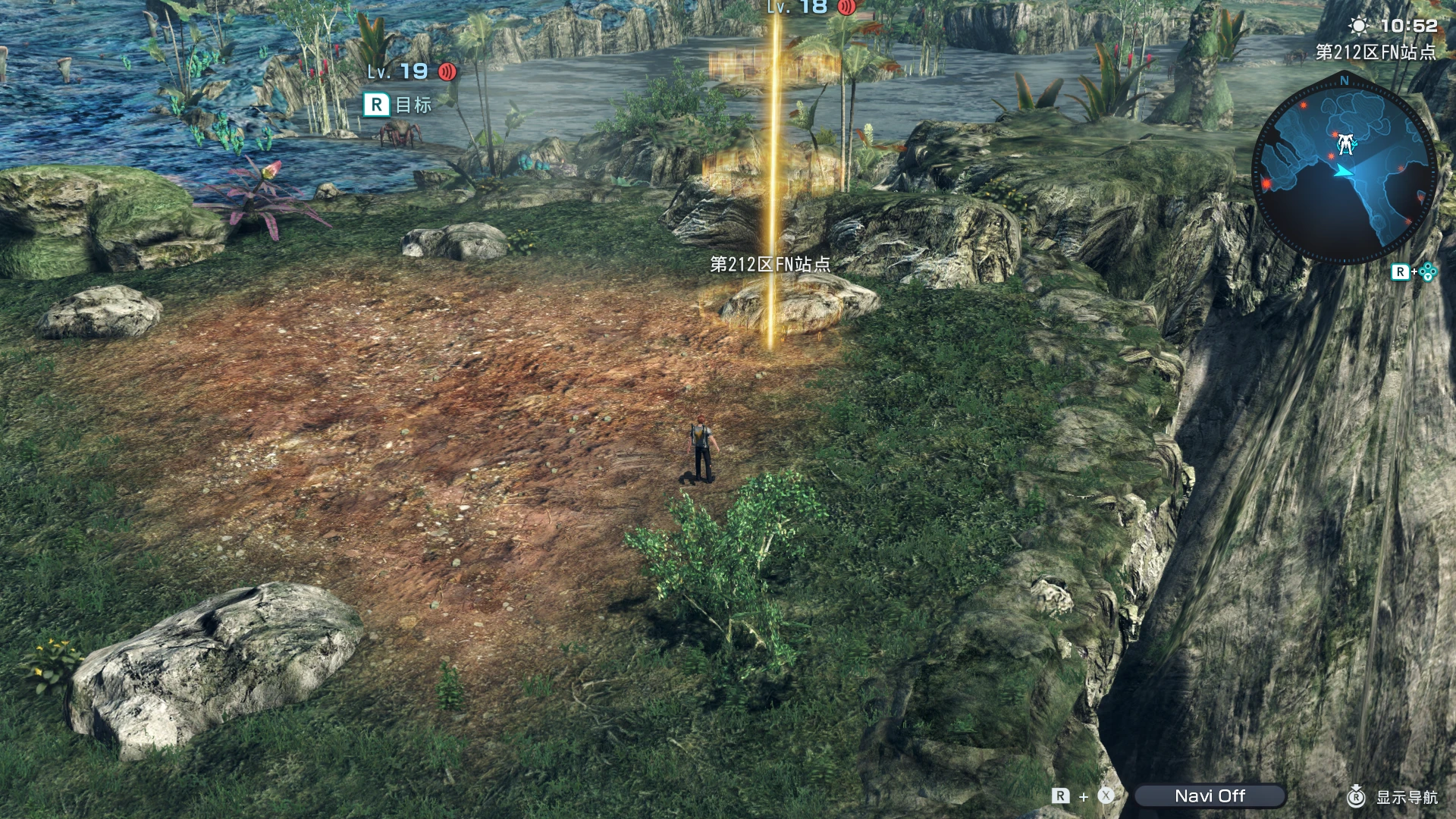Image resolution: width=1456 pixels, height=819 pixels.
Task: Select the white Skell icon on the minimap
Action: point(1345,143)
